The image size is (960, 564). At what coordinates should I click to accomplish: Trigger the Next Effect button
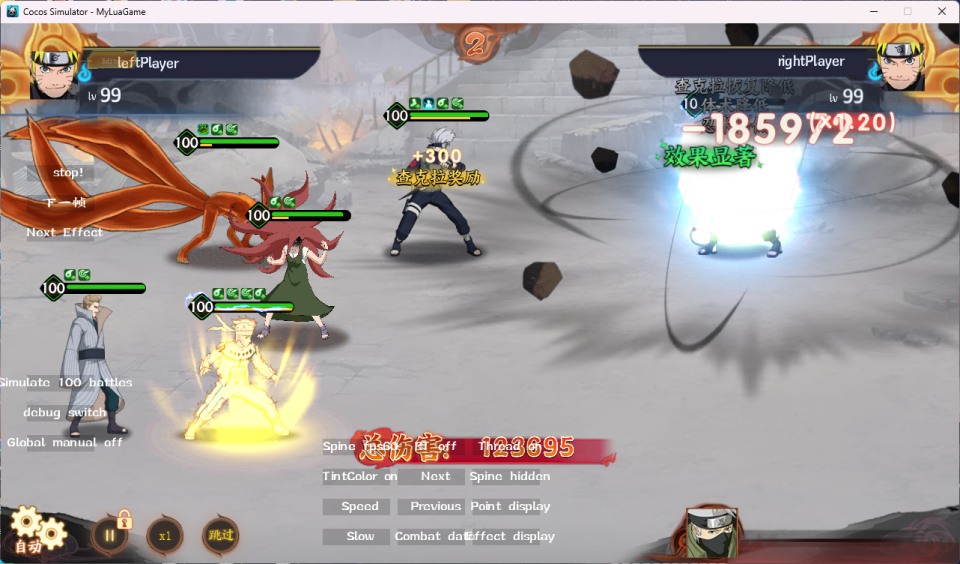(65, 233)
